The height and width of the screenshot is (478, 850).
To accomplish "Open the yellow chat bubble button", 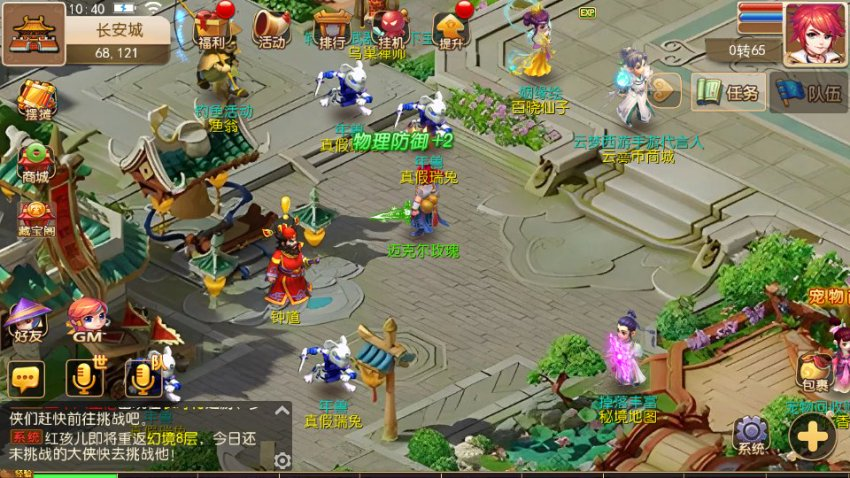I will click(x=27, y=379).
